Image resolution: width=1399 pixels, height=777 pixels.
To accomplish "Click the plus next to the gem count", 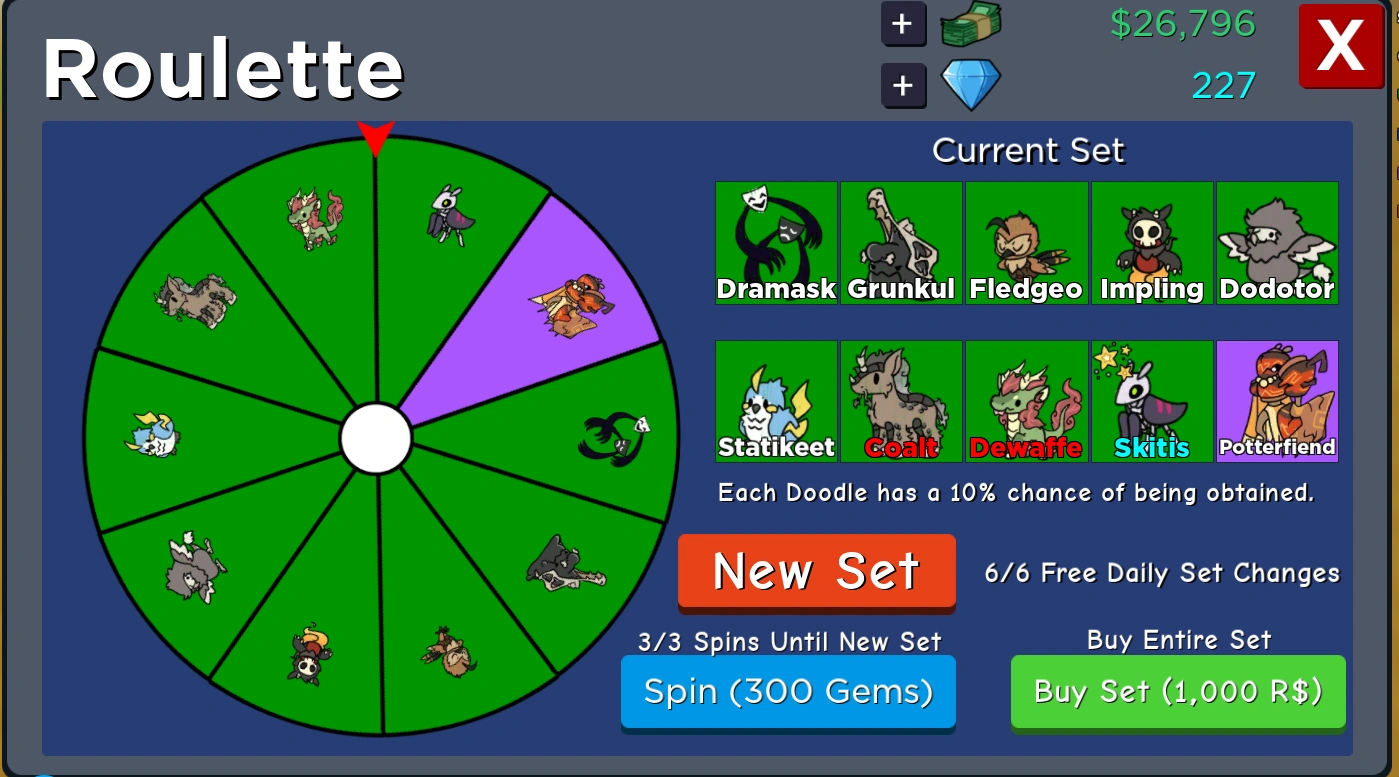I will (903, 86).
